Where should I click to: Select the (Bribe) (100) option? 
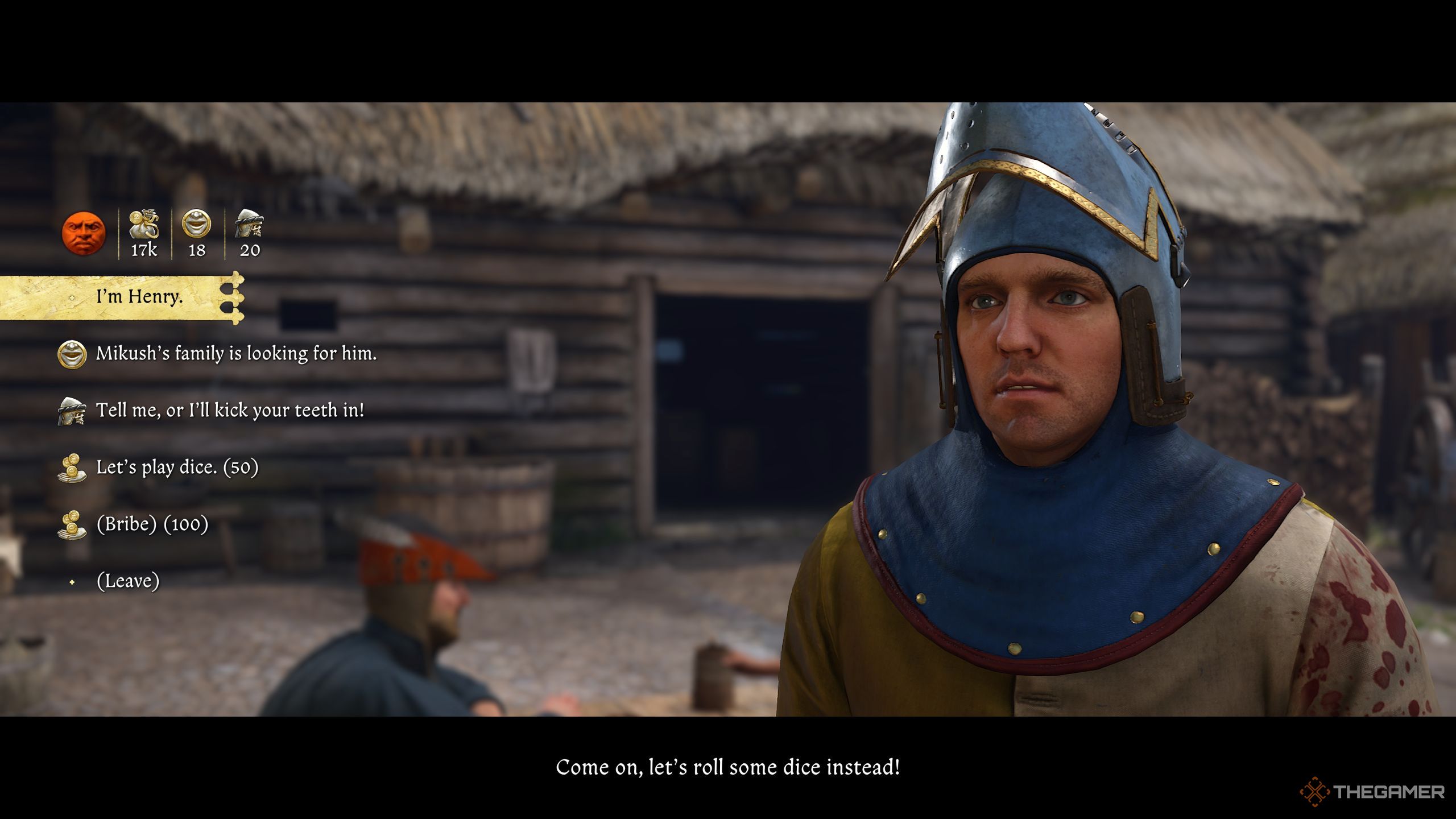(152, 524)
